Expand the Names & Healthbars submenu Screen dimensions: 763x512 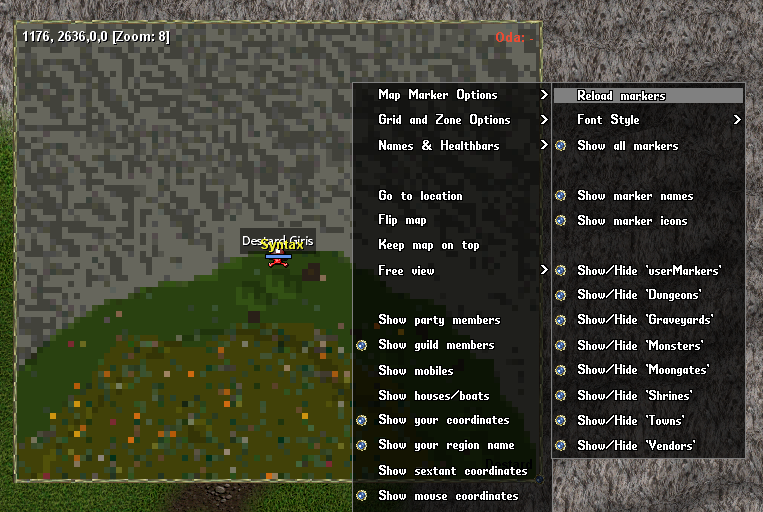[438, 146]
